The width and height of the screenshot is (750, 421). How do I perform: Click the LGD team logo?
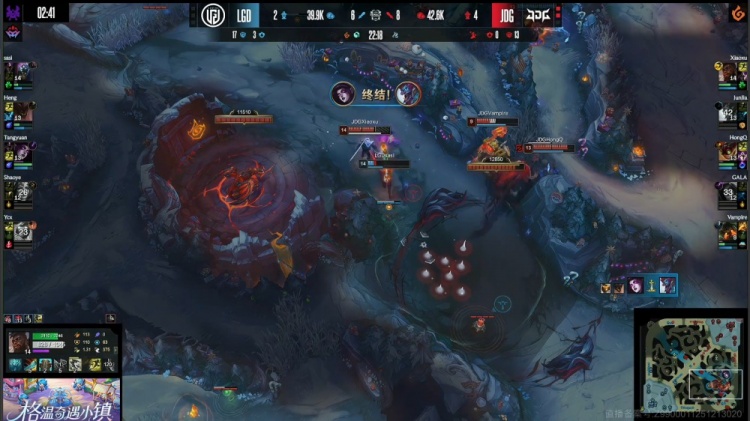click(213, 15)
